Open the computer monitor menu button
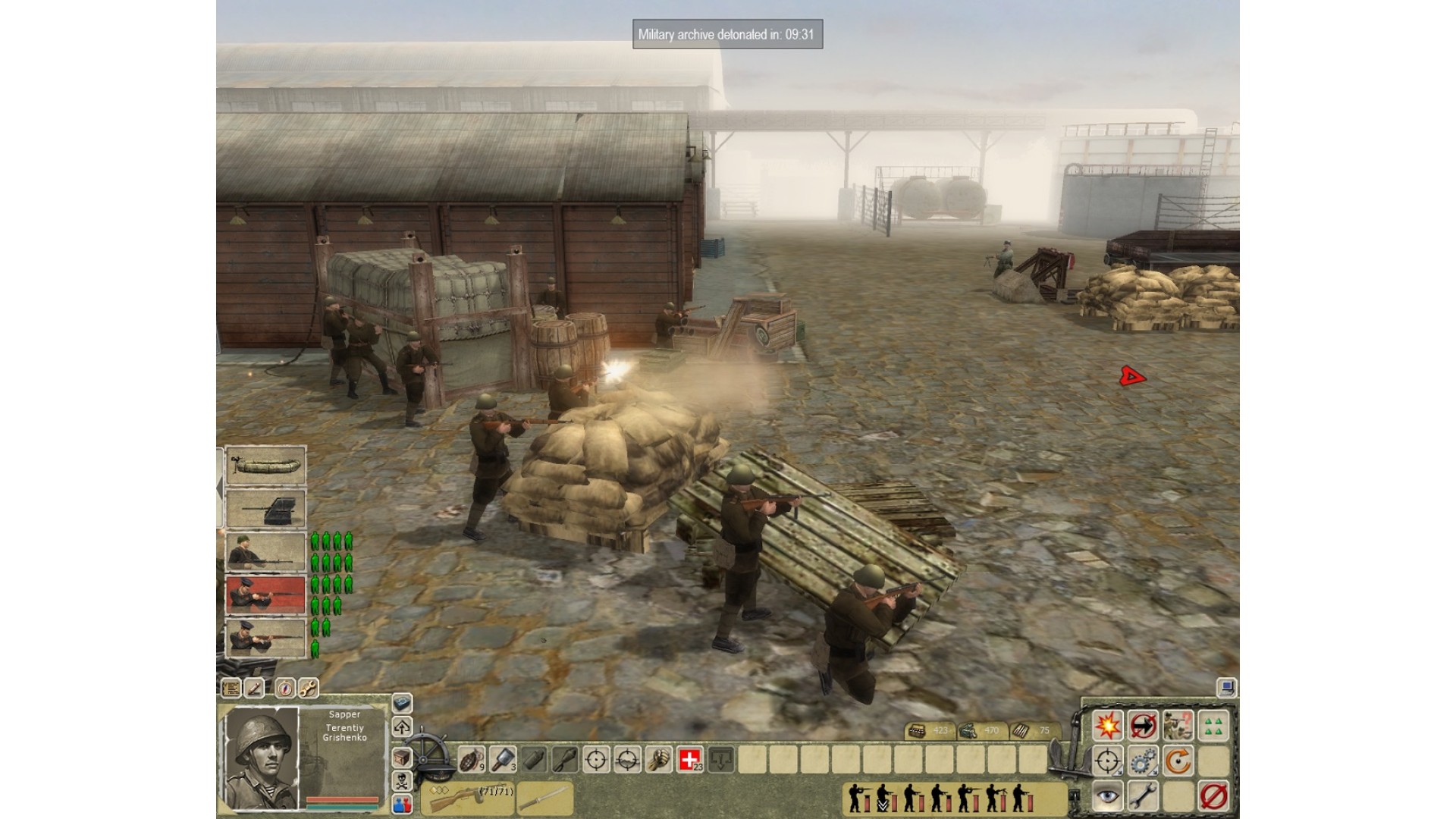This screenshot has width=1456, height=819. click(x=1226, y=688)
